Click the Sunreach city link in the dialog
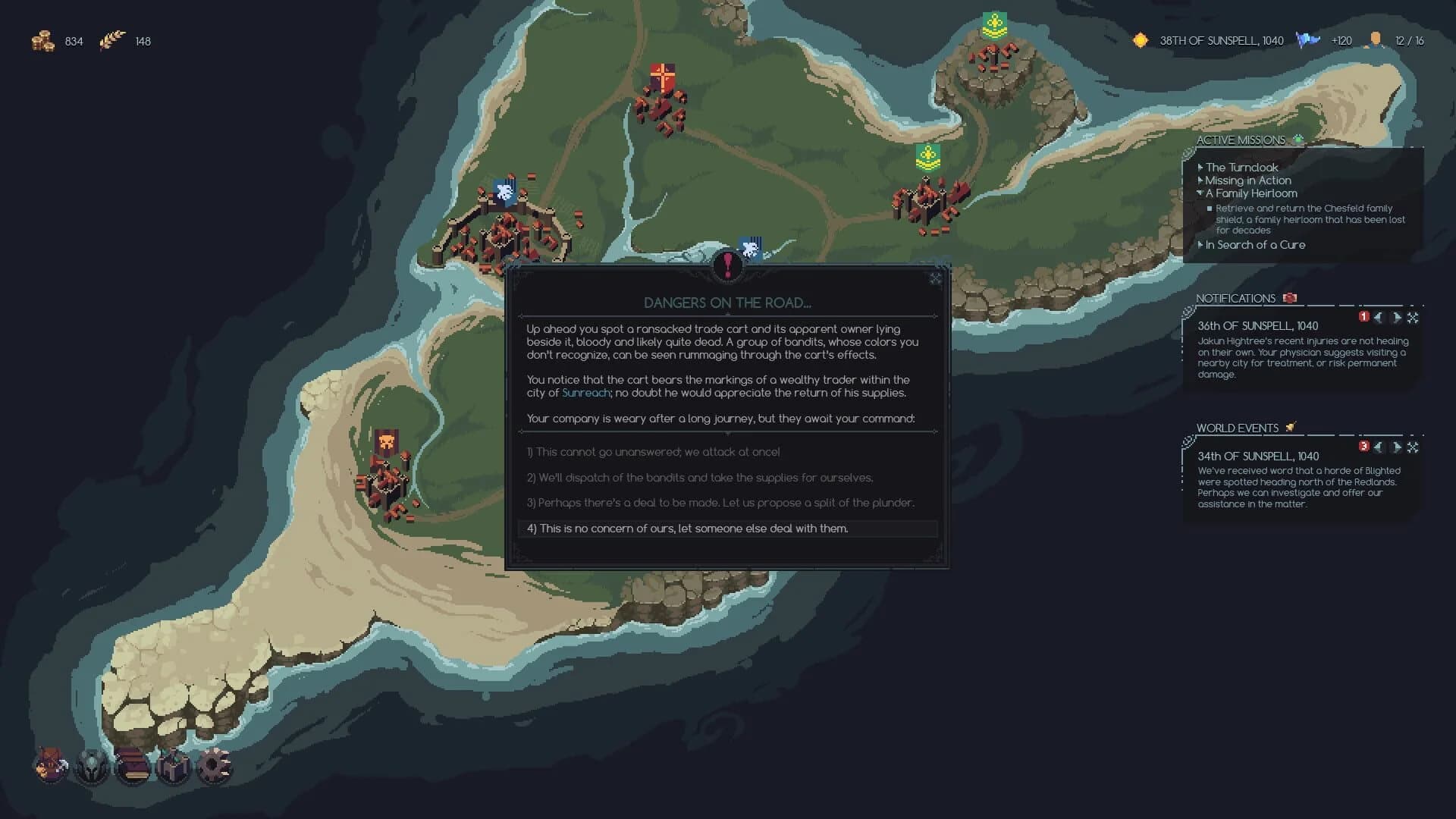 click(x=585, y=393)
